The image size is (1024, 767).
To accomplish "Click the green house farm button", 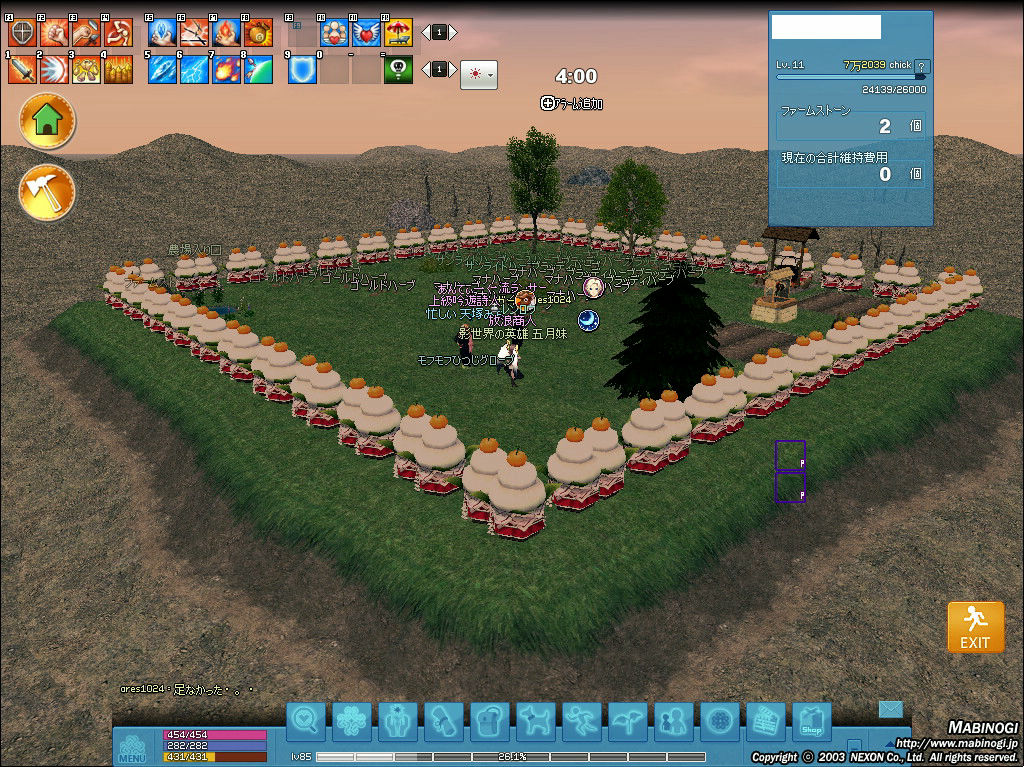I will tap(47, 122).
